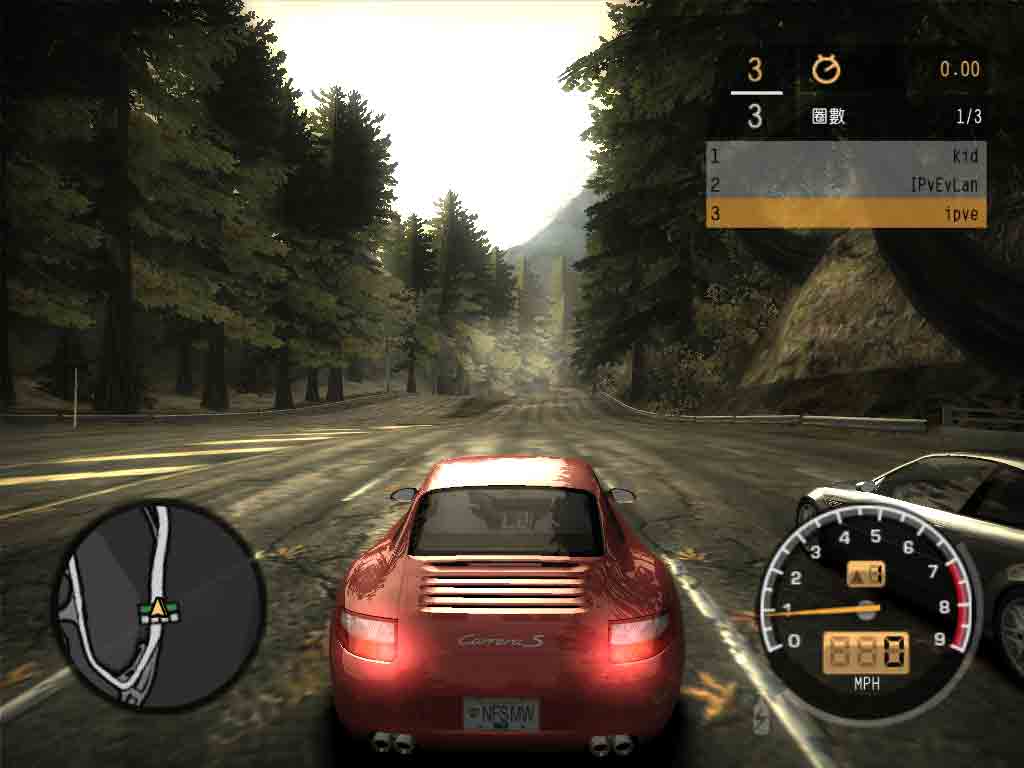Select IPvEvLan row in the standings
Screen dimensions: 1024x768
coord(845,185)
